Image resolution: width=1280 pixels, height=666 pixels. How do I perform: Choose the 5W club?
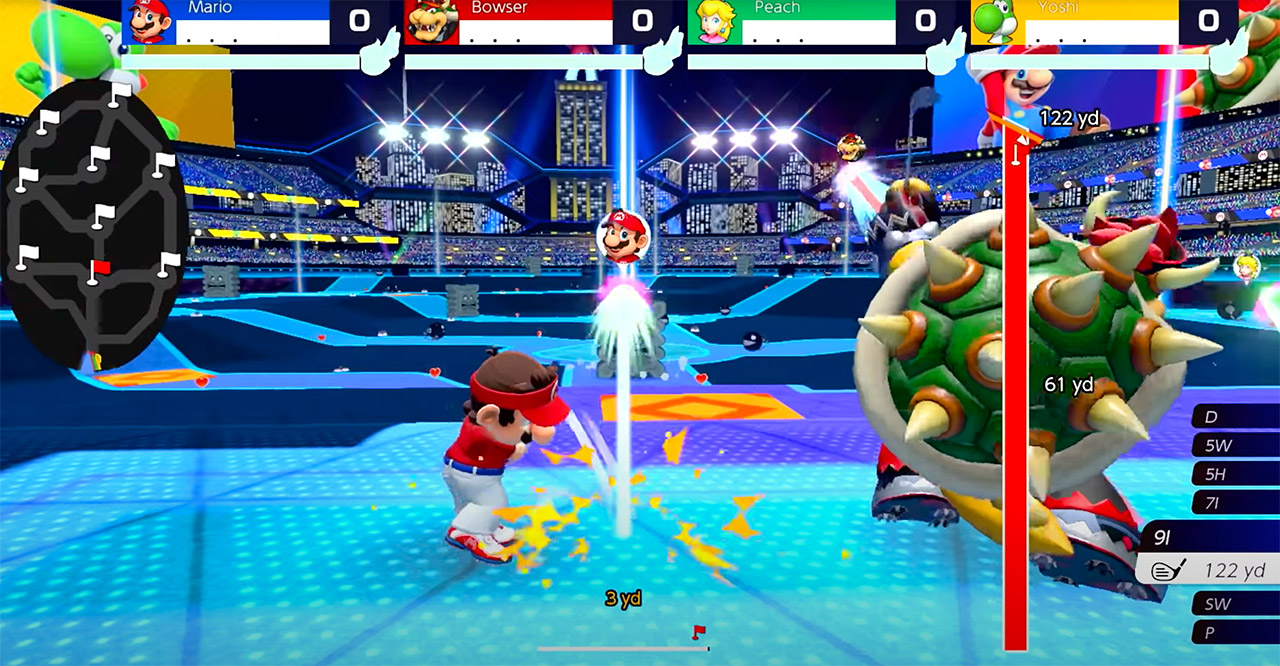point(1236,445)
